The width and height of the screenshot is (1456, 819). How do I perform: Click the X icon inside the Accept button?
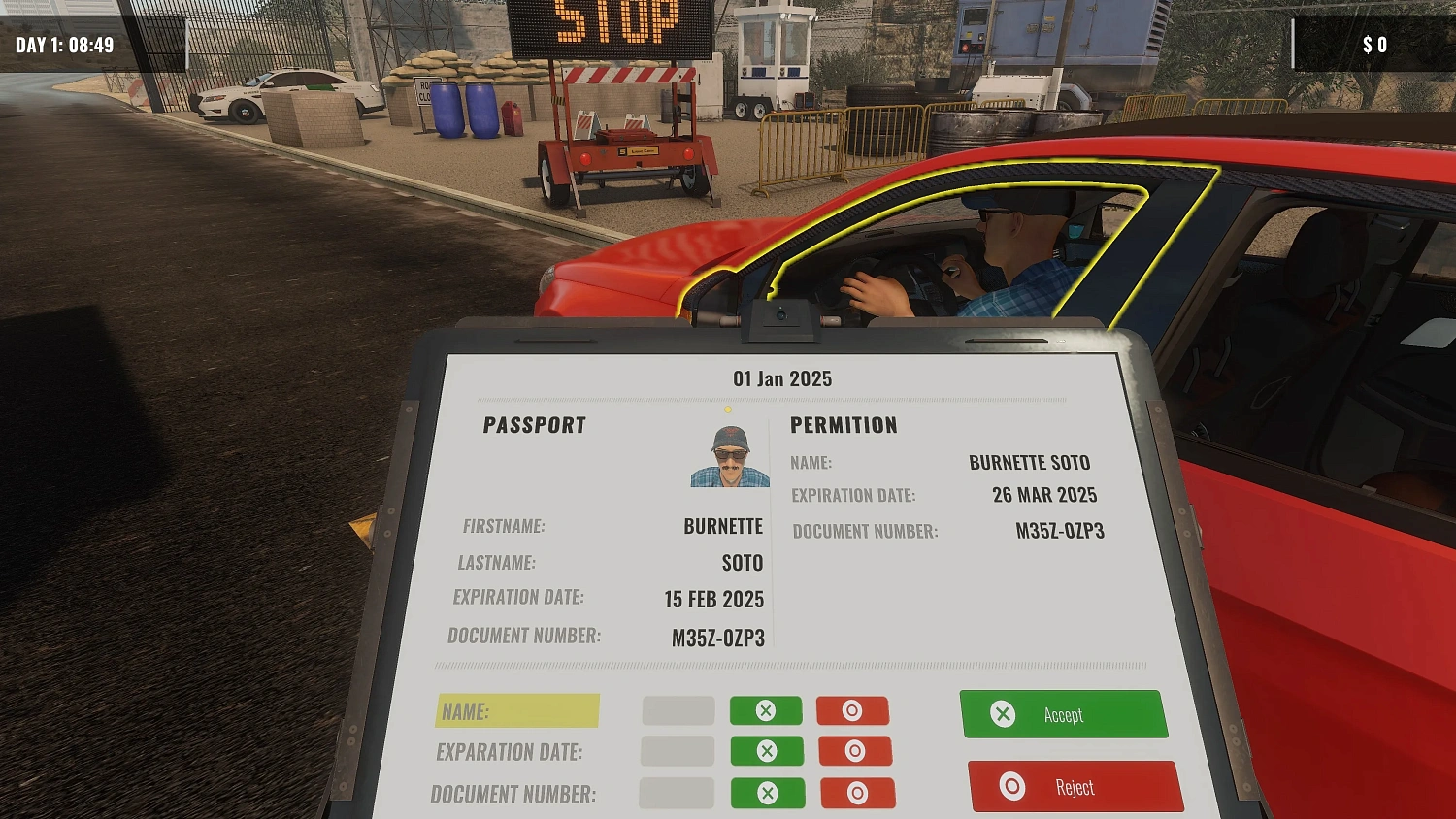point(1003,714)
